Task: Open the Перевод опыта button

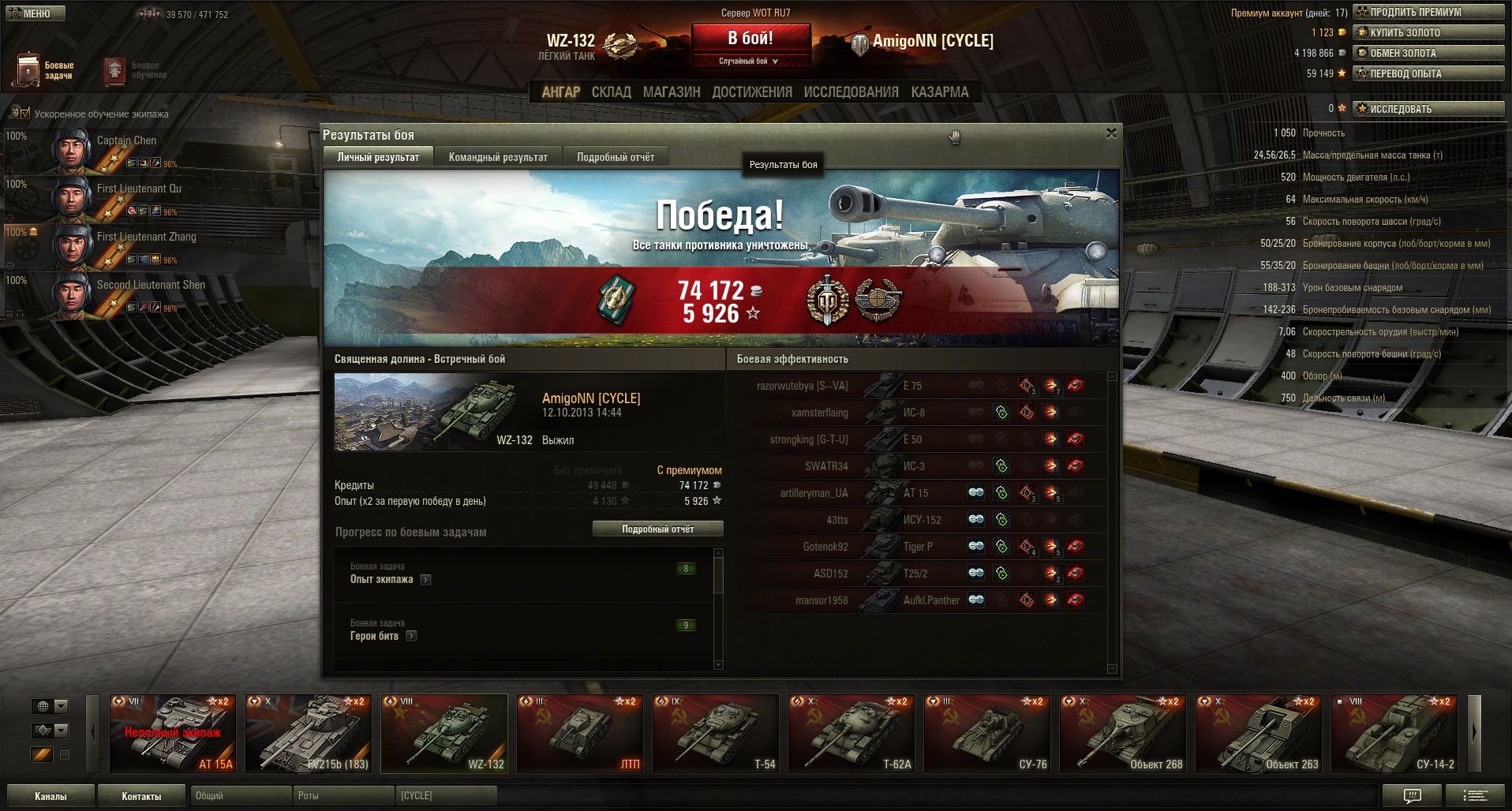Action: [x=1428, y=73]
